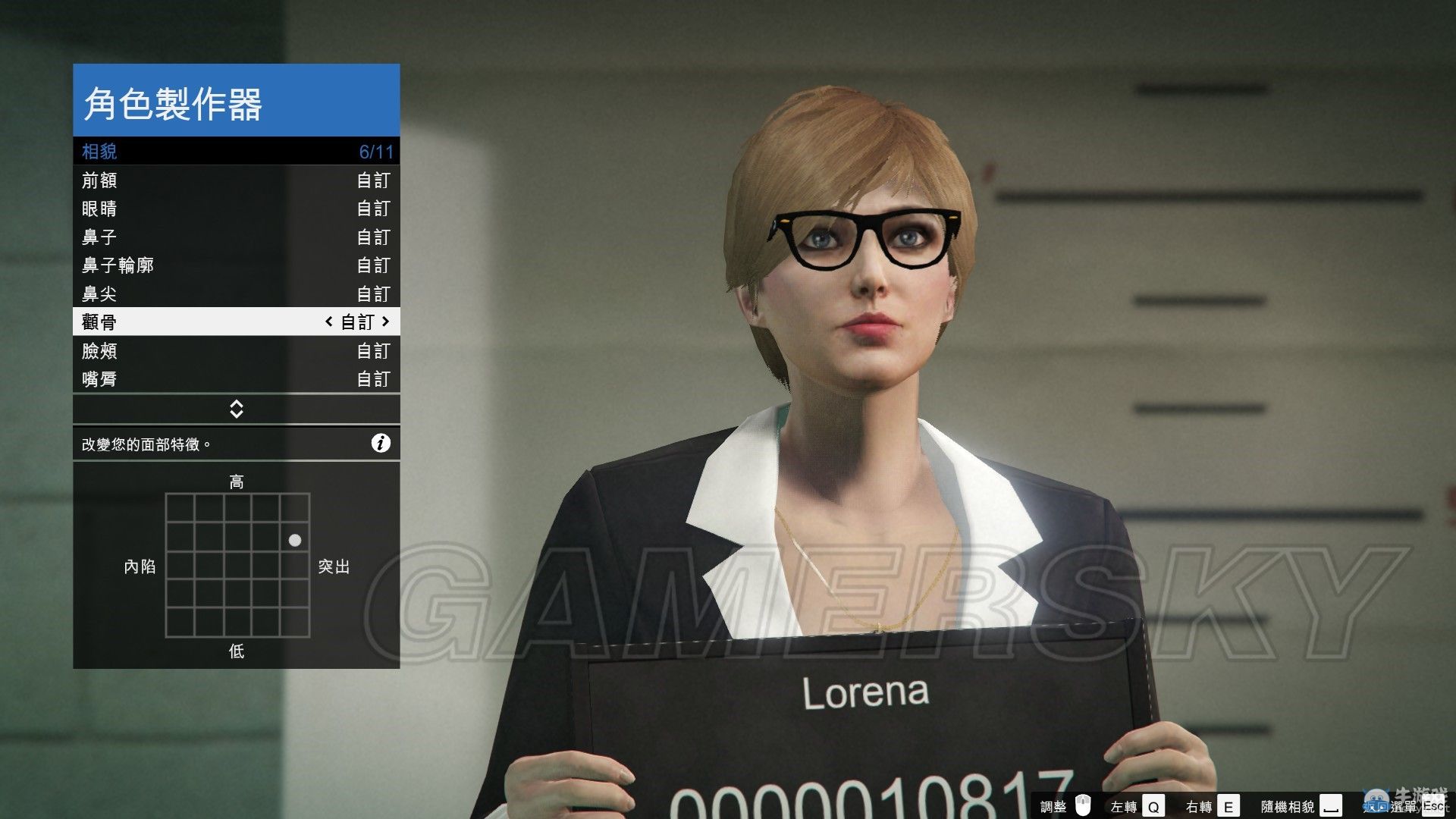Open the 相貌 section header
This screenshot has height=819, width=1456.
pyautogui.click(x=236, y=151)
